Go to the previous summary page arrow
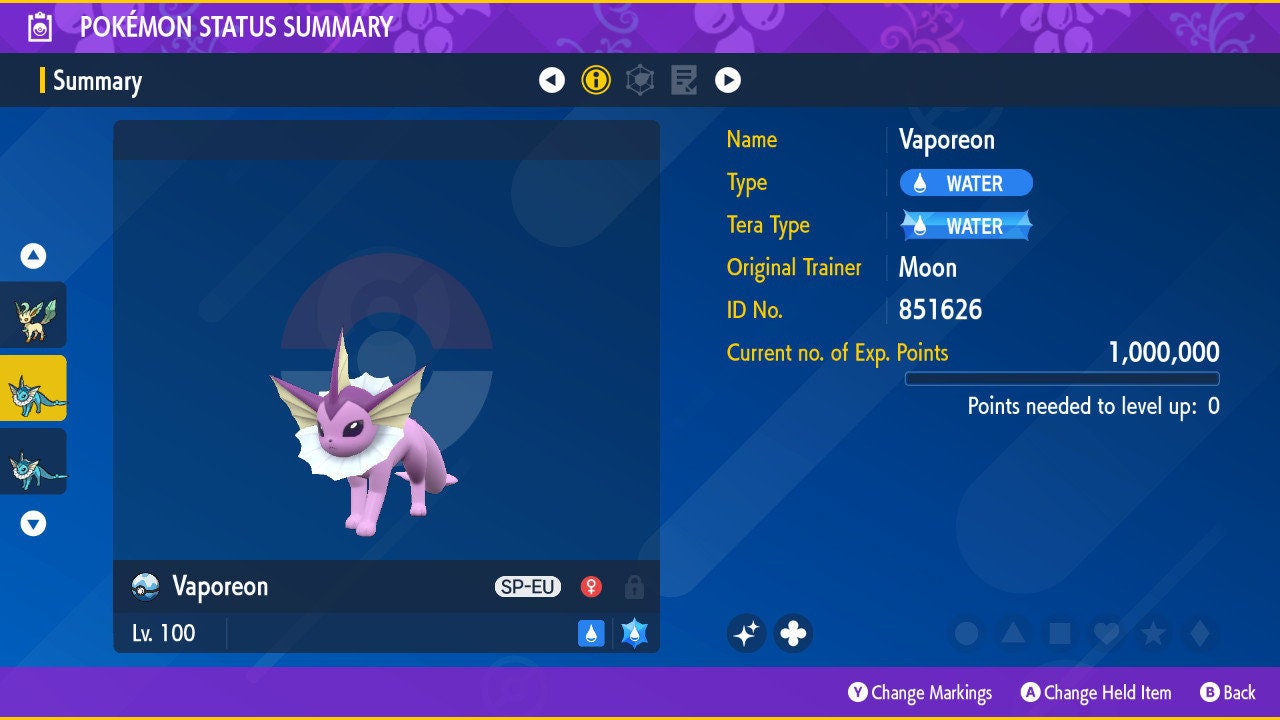 (x=552, y=80)
